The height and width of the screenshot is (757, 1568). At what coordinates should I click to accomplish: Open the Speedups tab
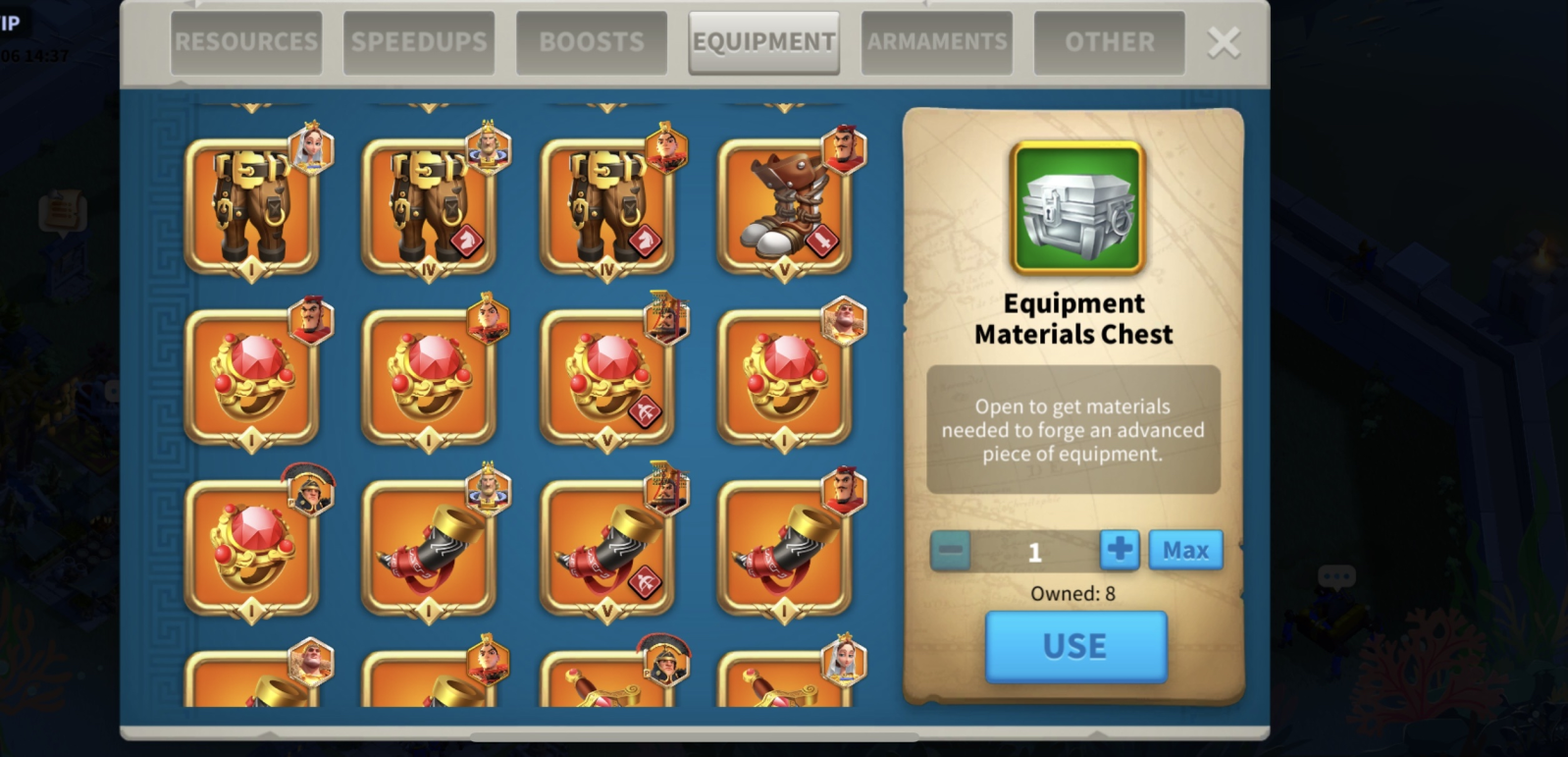click(419, 42)
